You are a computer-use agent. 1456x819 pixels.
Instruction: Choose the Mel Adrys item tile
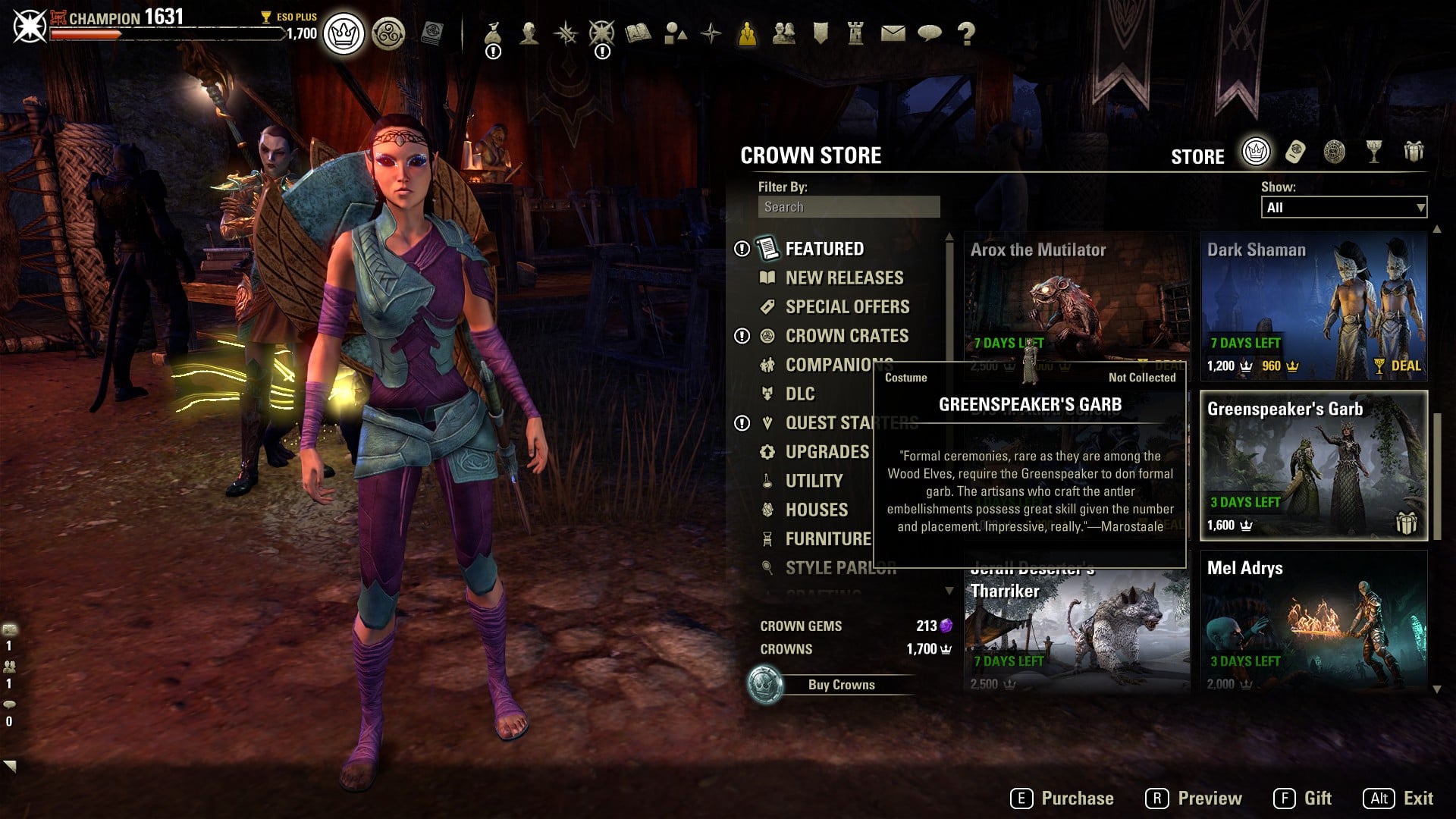pyautogui.click(x=1313, y=622)
